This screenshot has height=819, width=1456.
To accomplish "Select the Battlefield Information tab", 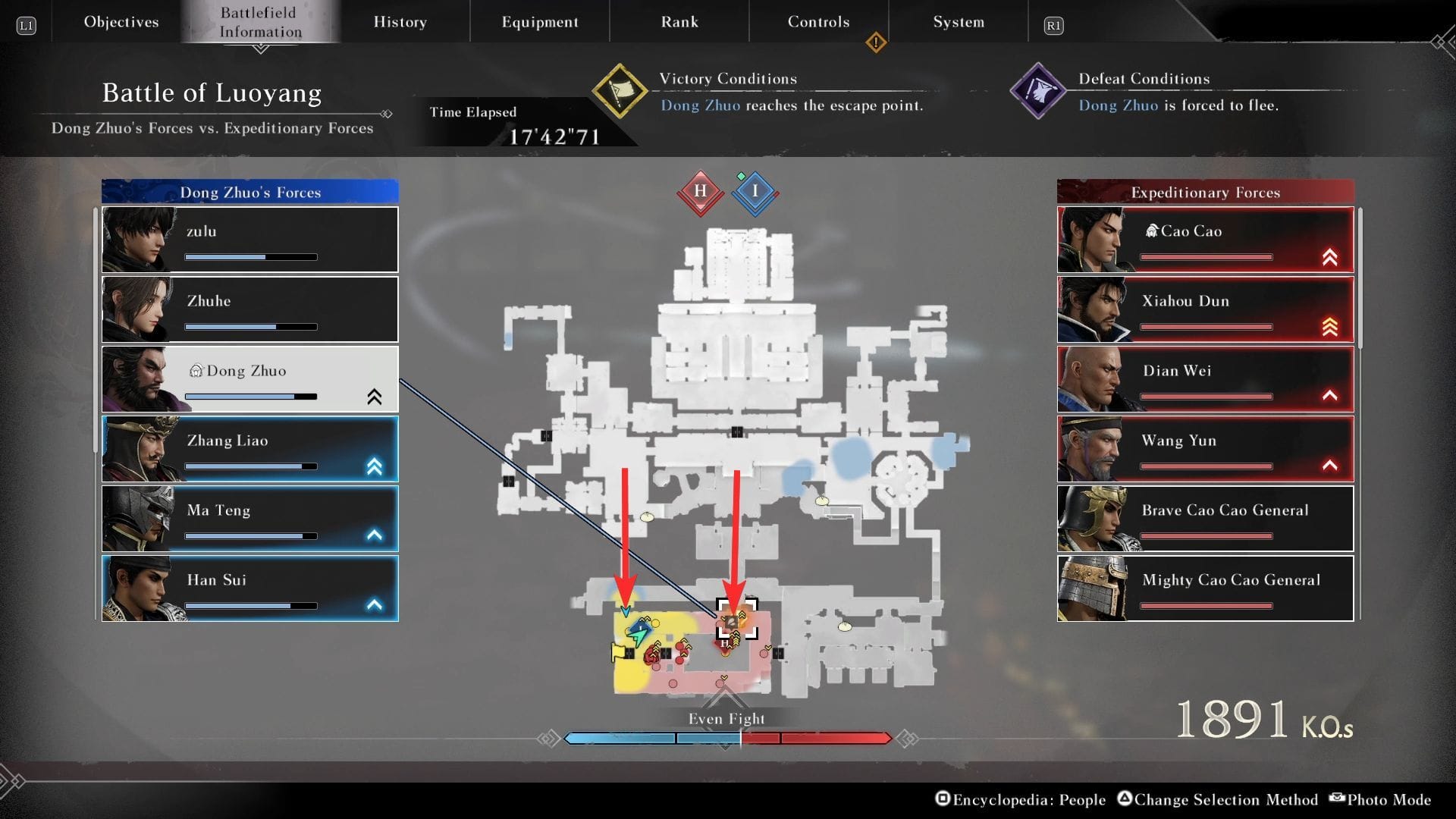I will 260,22.
